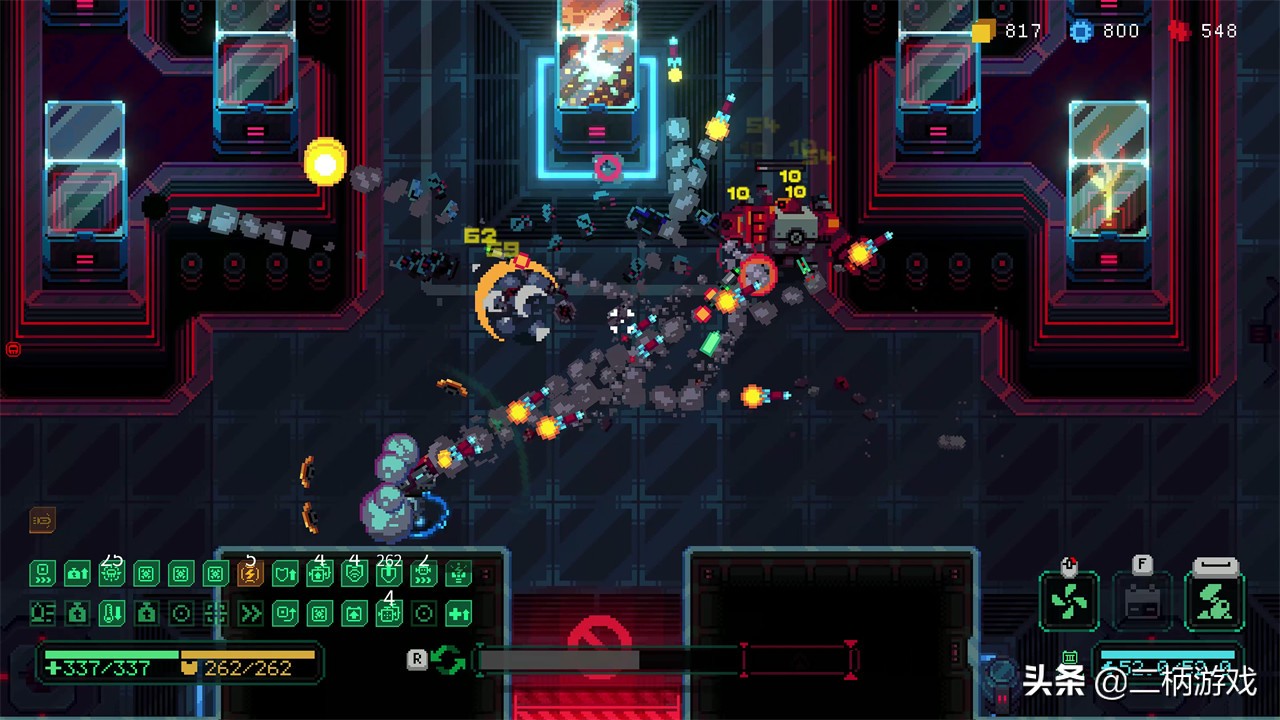
Task: Use the greyed-out battery ability slot
Action: click(x=1142, y=601)
